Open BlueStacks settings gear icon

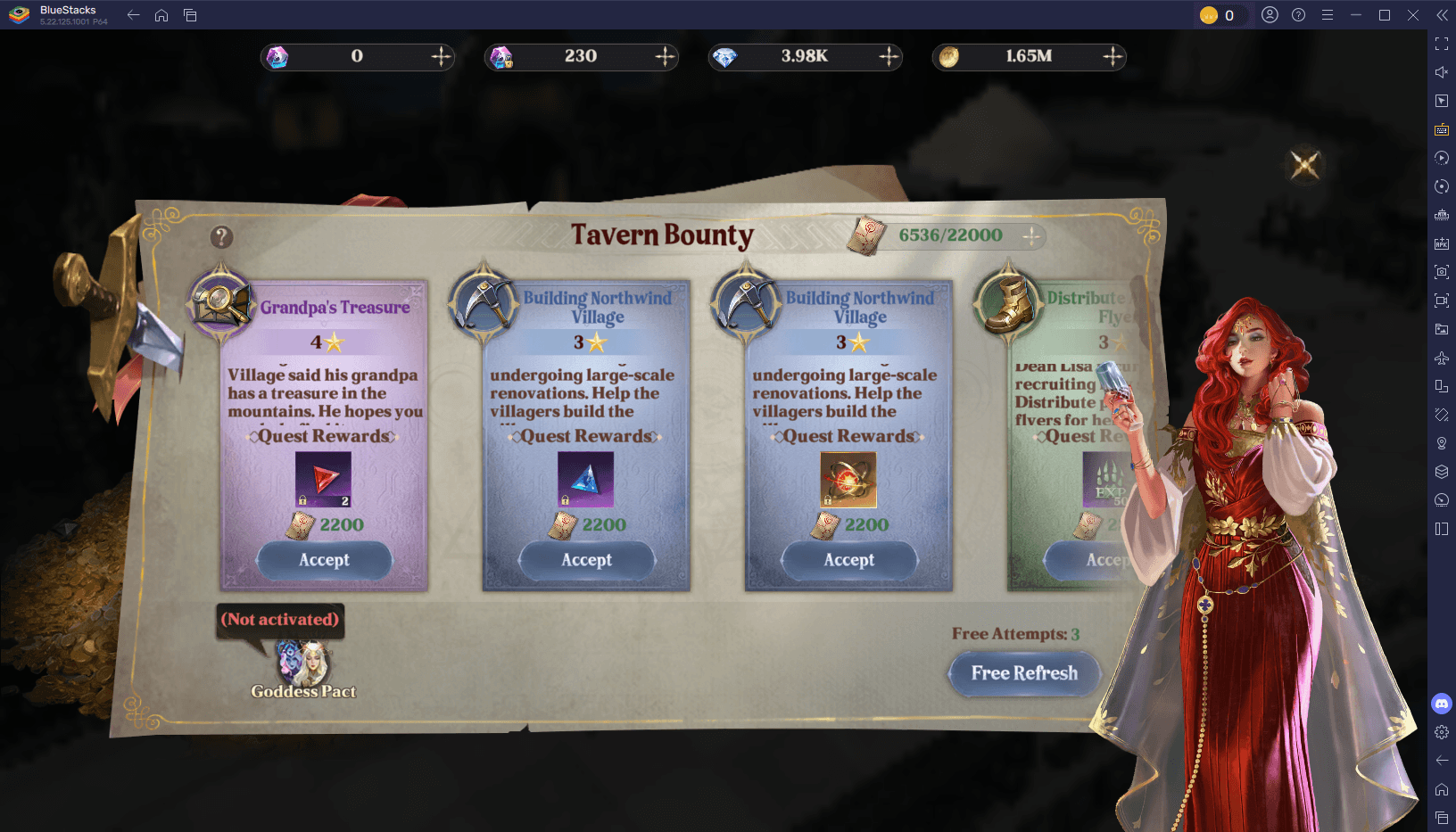[1442, 732]
